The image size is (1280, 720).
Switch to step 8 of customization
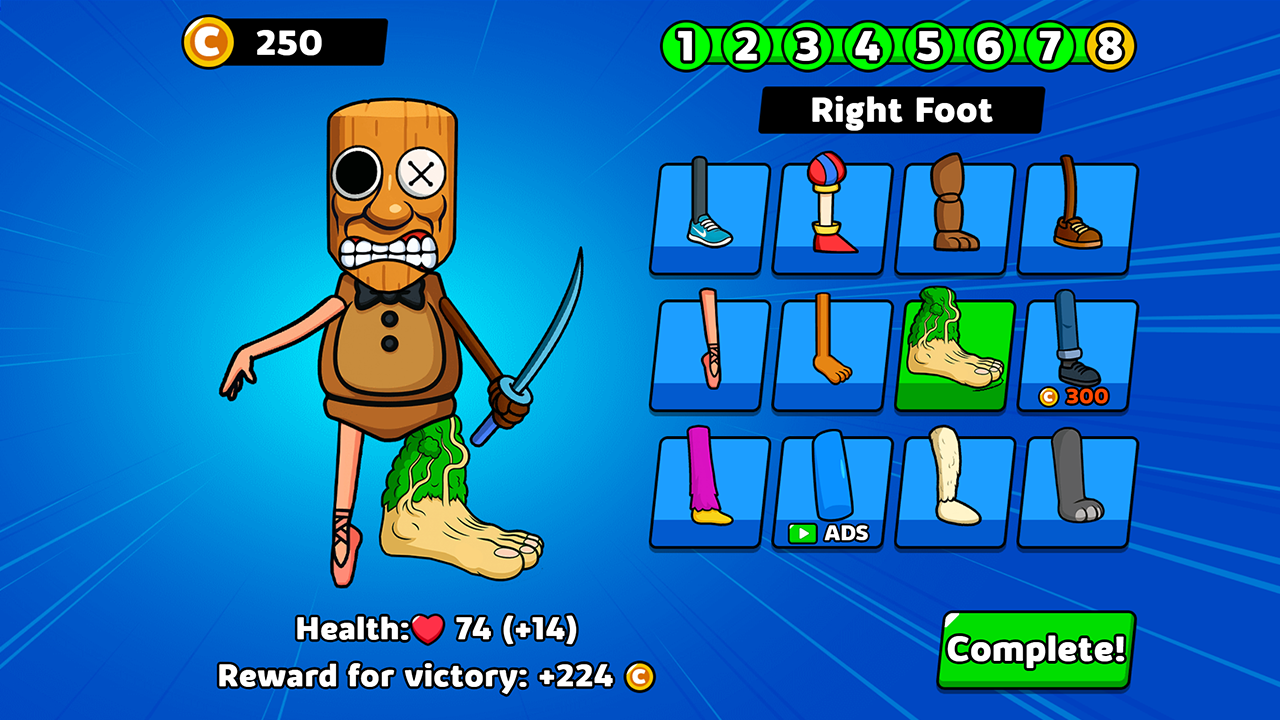[x=1111, y=45]
